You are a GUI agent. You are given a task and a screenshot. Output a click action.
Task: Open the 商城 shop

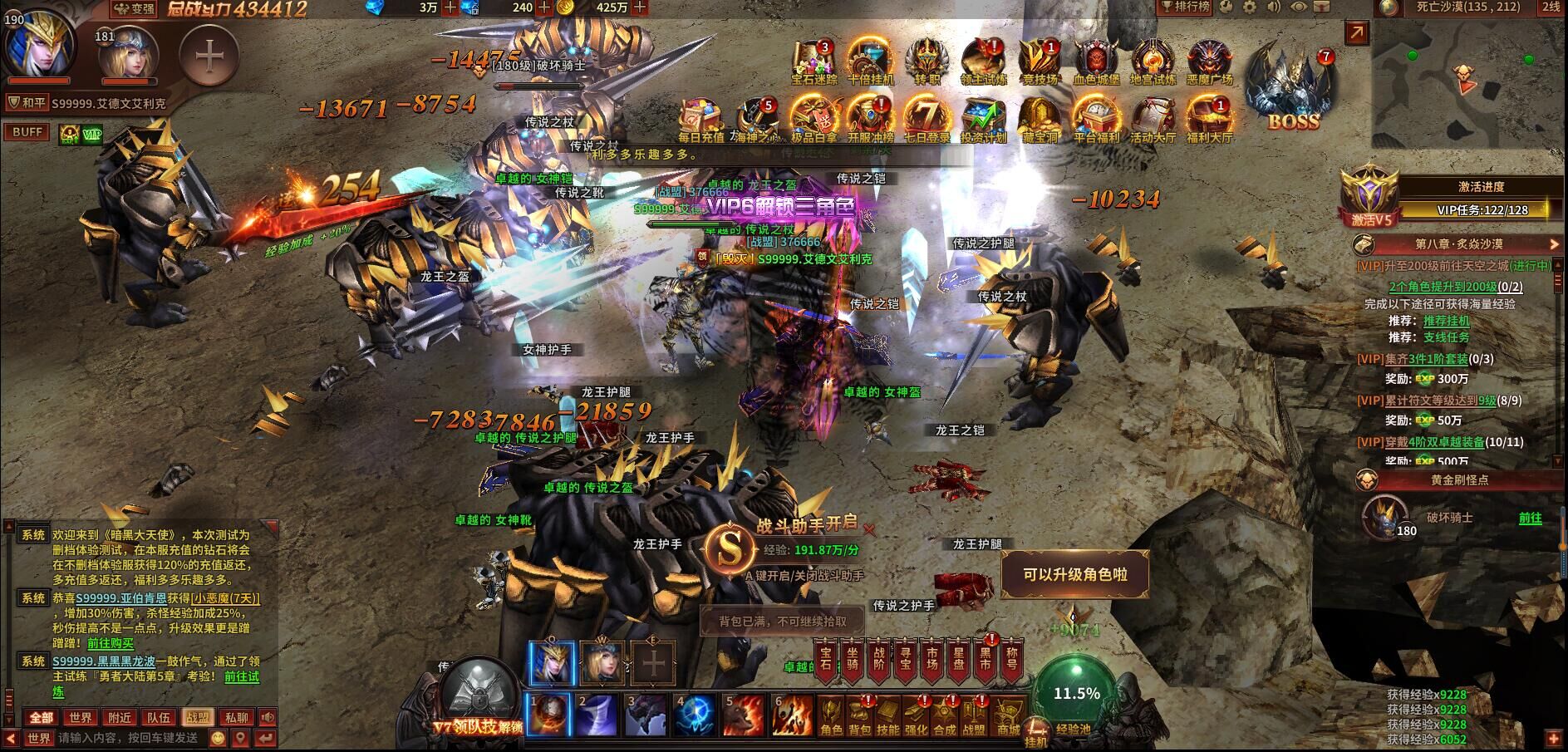pyautogui.click(x=1008, y=718)
